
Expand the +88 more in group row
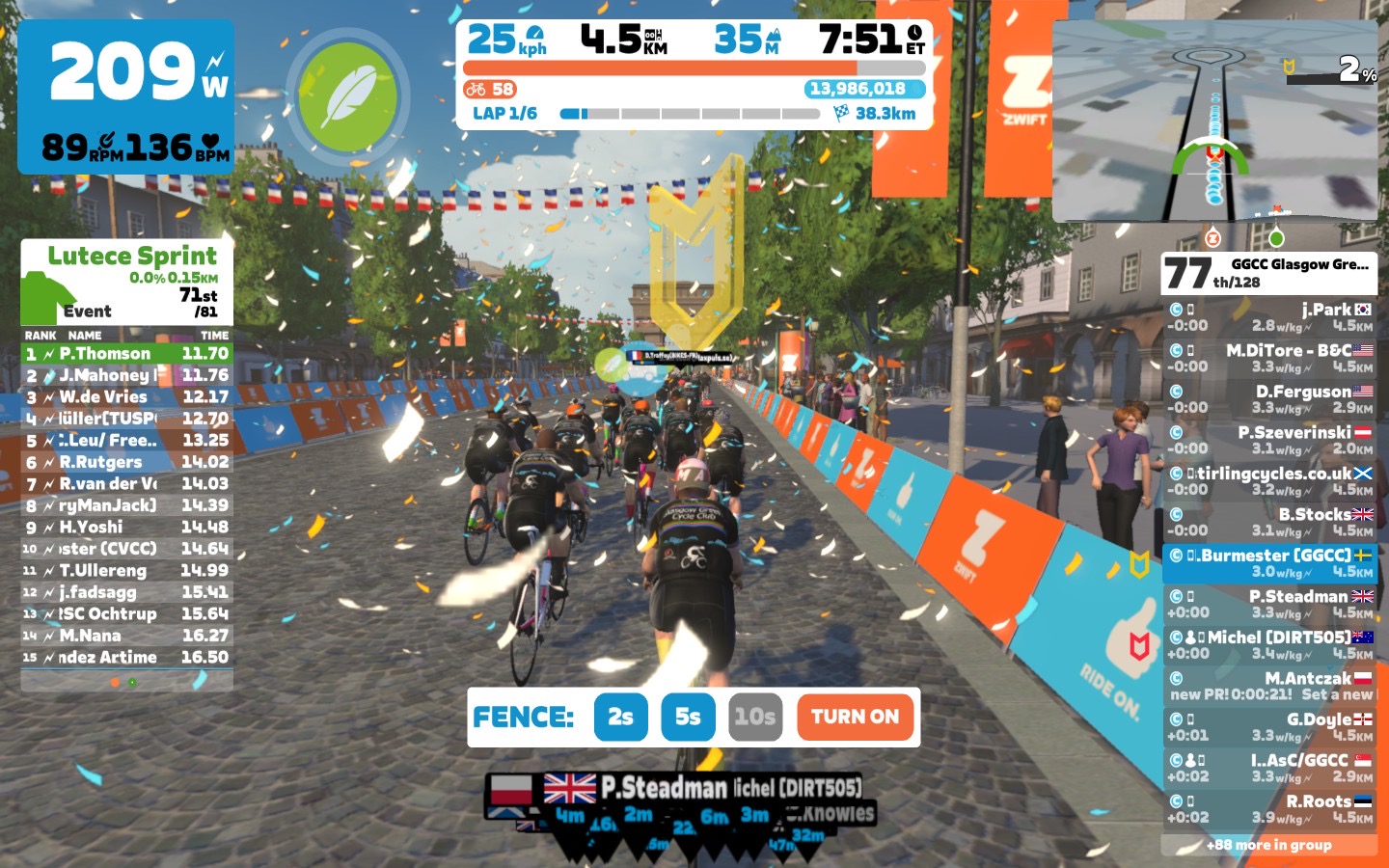coord(1269,845)
